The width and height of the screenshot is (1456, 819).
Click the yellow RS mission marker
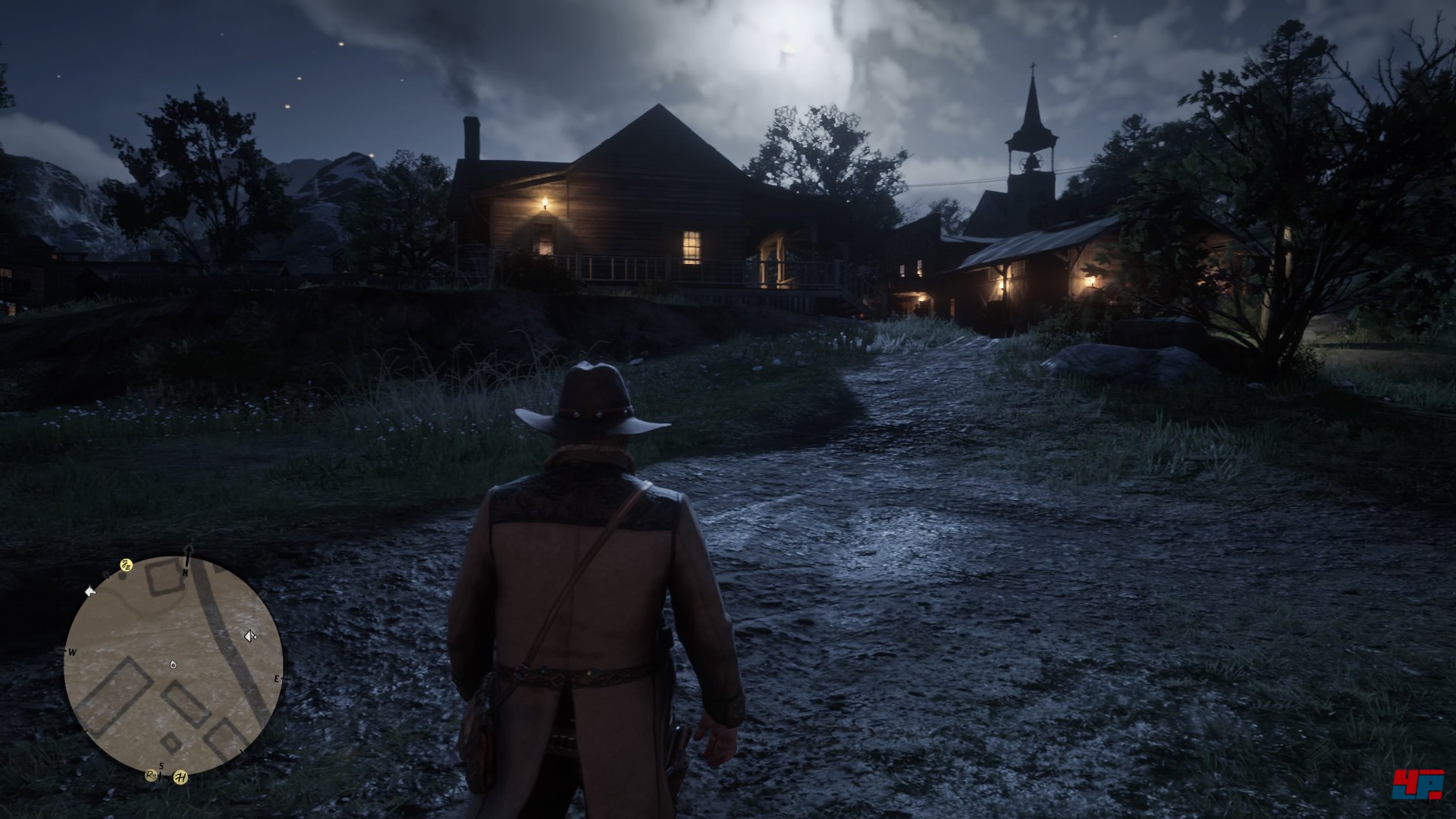tap(152, 775)
